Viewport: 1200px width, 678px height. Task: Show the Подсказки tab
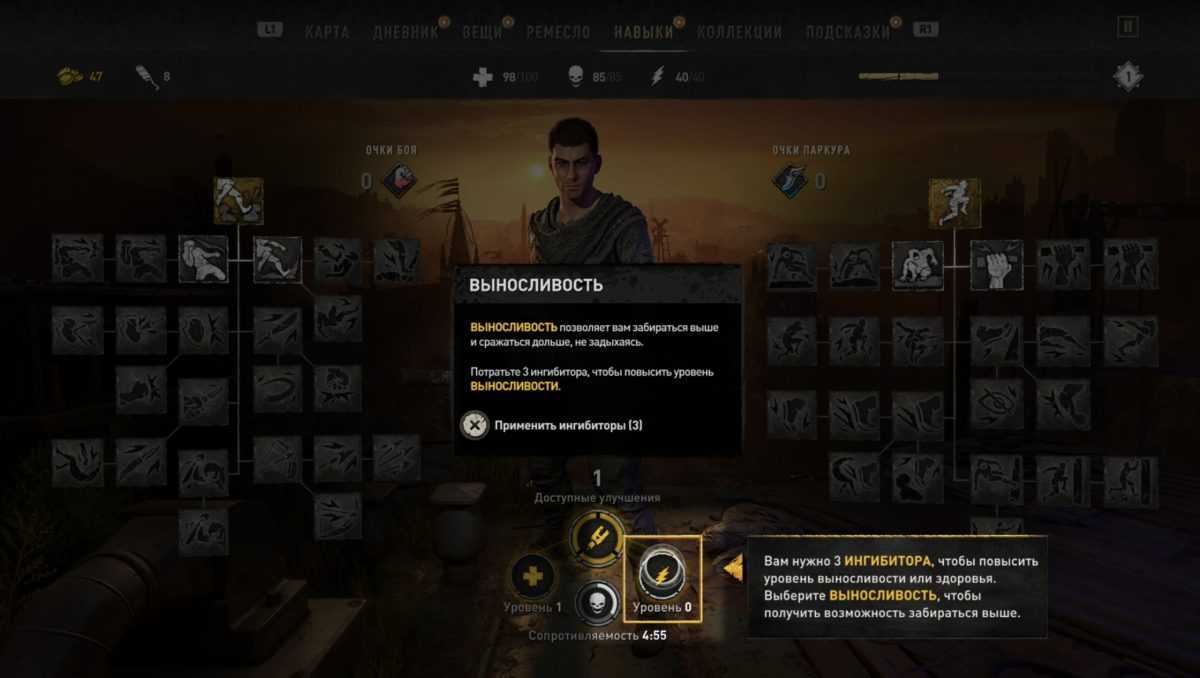[x=847, y=32]
